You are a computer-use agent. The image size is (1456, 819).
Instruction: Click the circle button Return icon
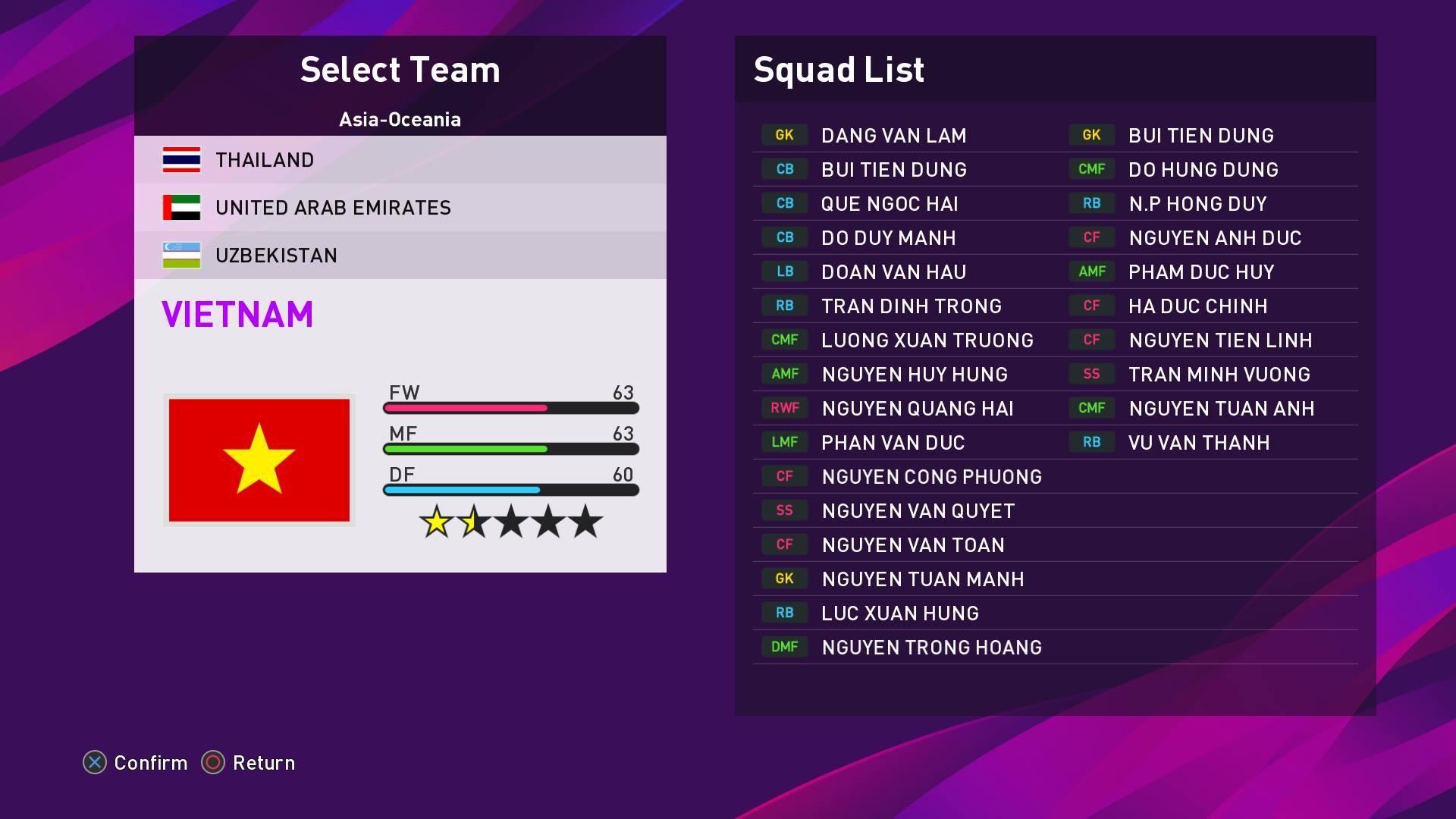click(x=212, y=764)
